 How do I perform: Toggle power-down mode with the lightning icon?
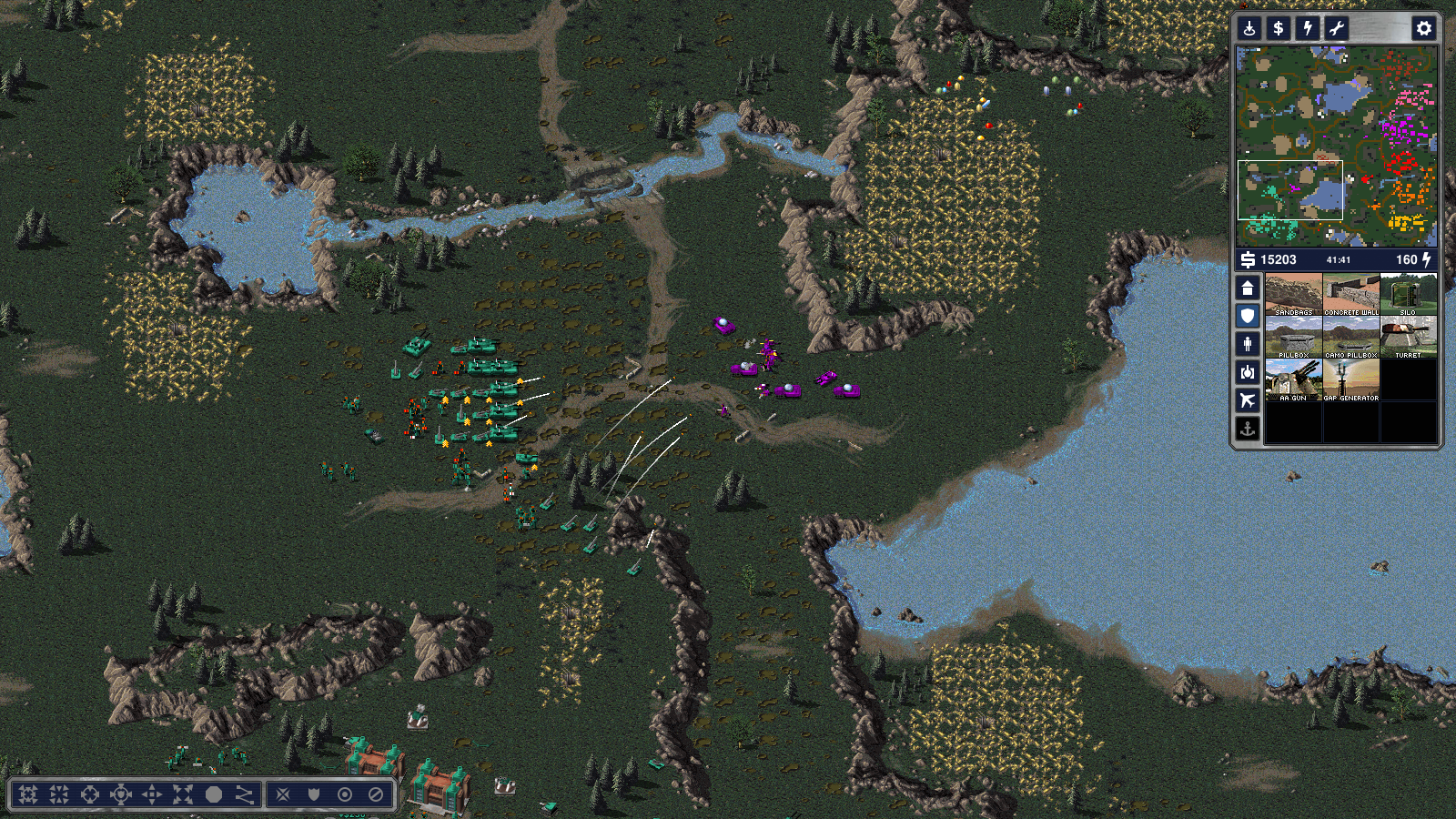[x=1308, y=28]
